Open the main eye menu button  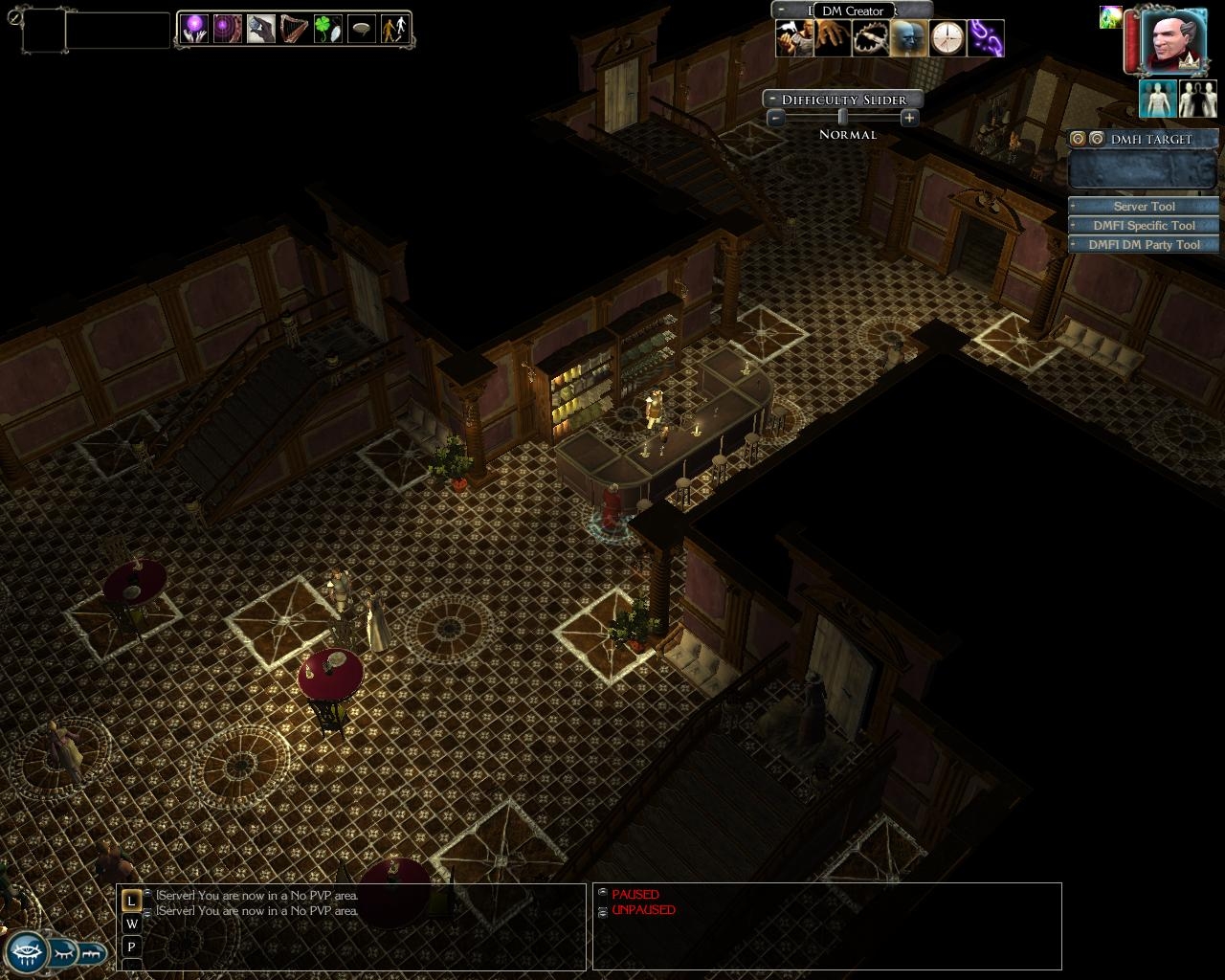[25, 953]
